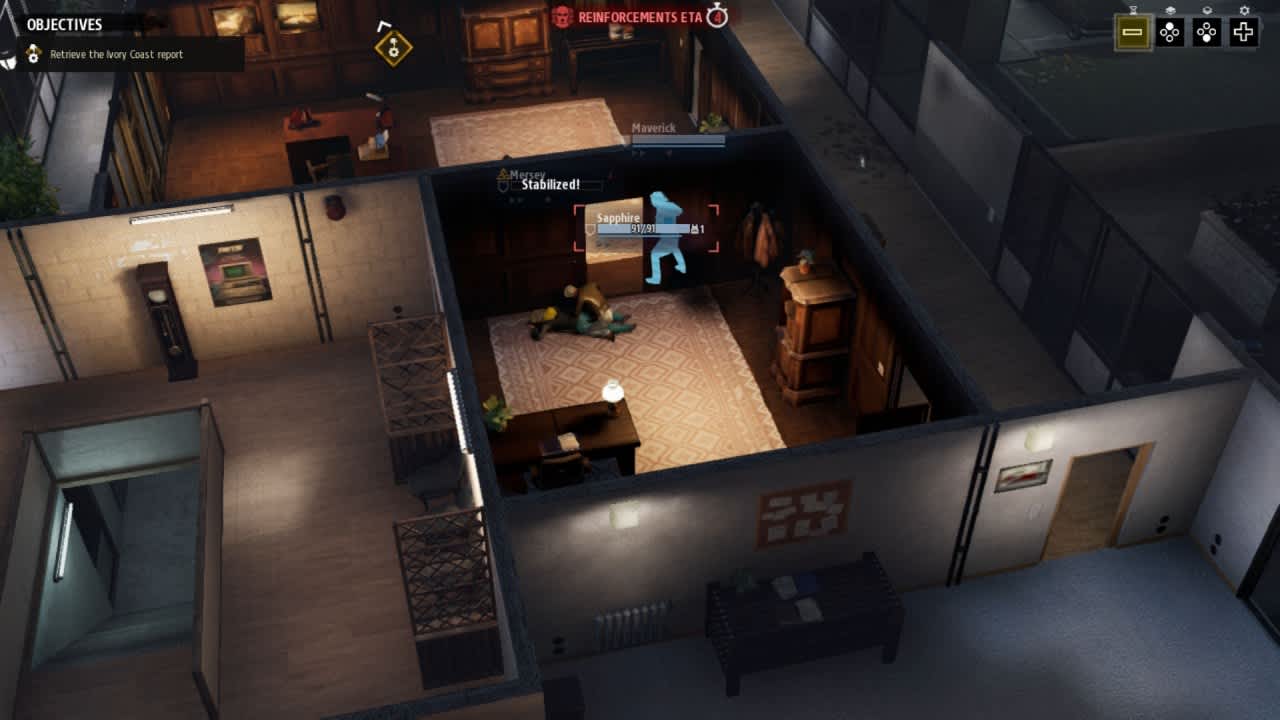Screen dimensions: 1280x720
Task: Click the cross-shaped view mode icon
Action: tap(1244, 32)
